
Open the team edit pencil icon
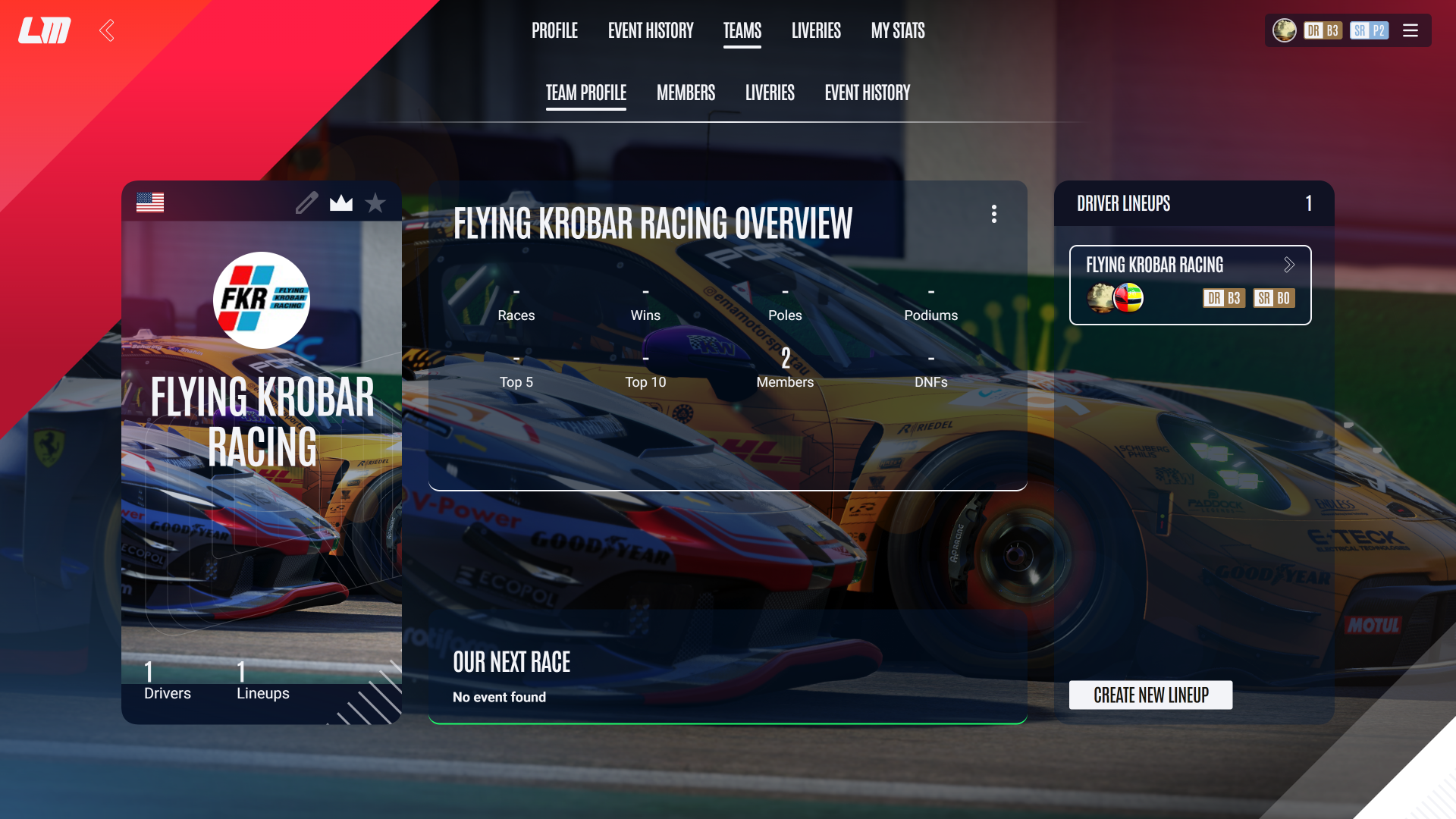coord(306,202)
